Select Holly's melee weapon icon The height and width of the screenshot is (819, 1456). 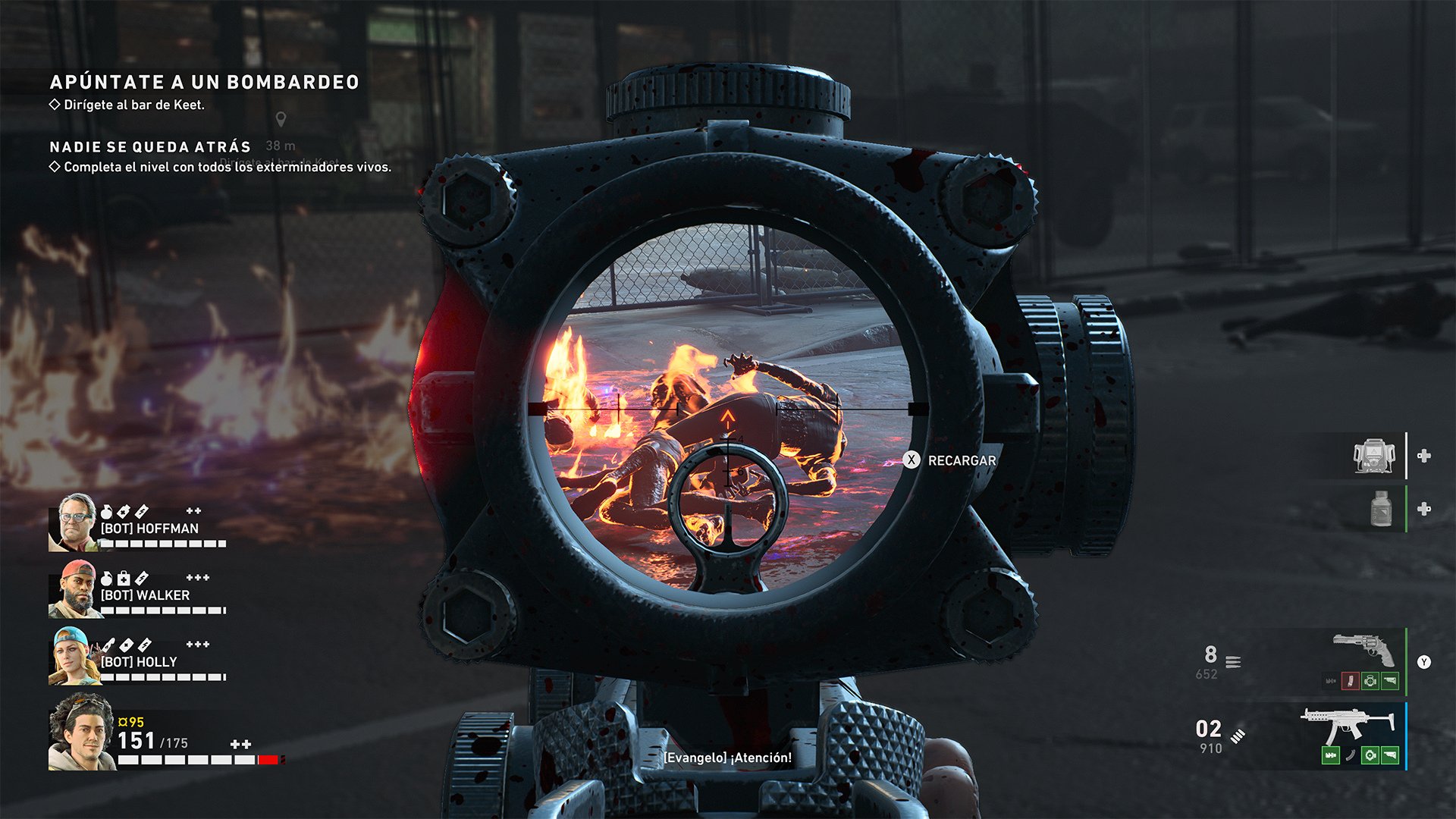108,645
